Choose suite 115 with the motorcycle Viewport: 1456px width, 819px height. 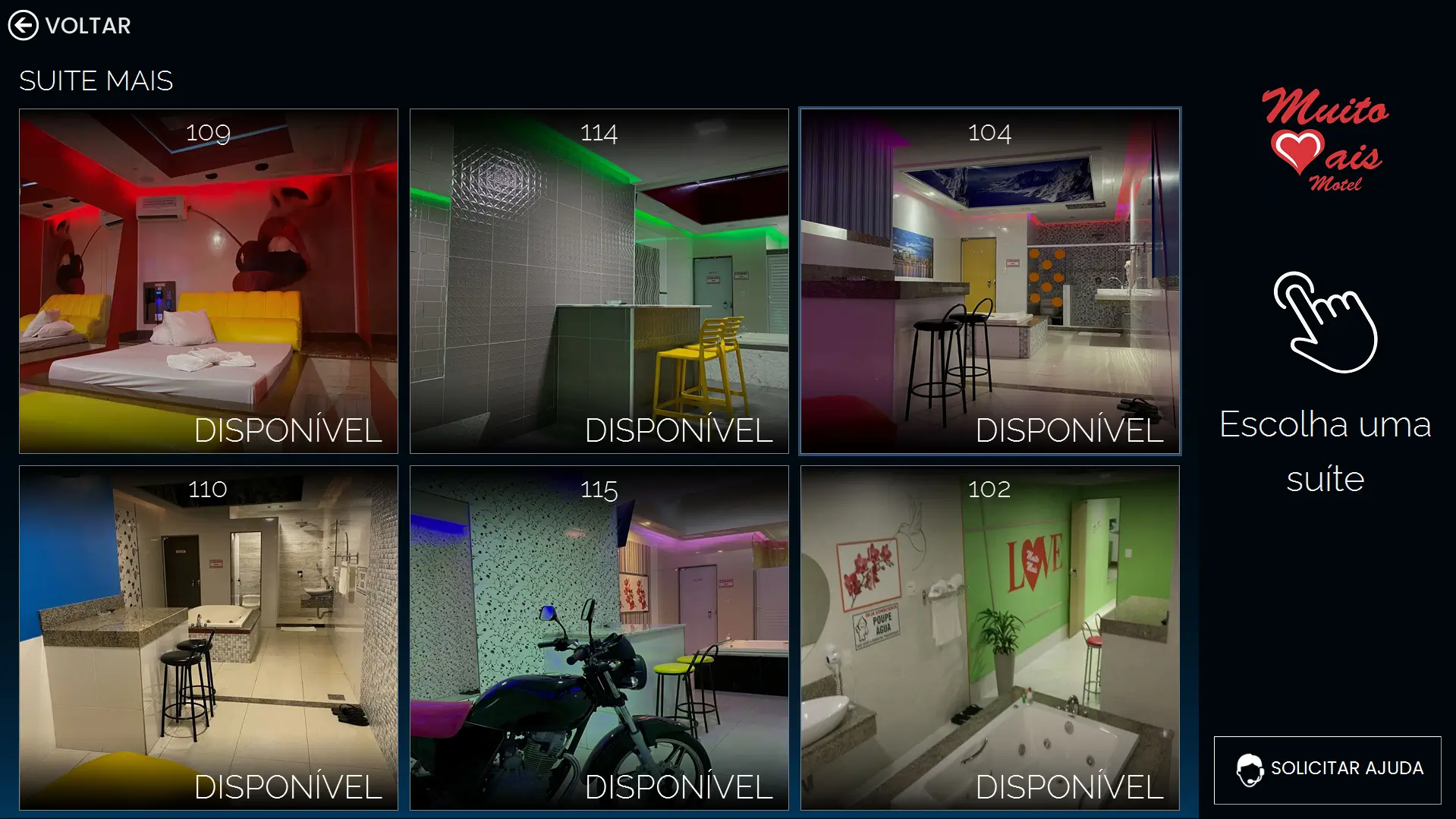pos(599,638)
